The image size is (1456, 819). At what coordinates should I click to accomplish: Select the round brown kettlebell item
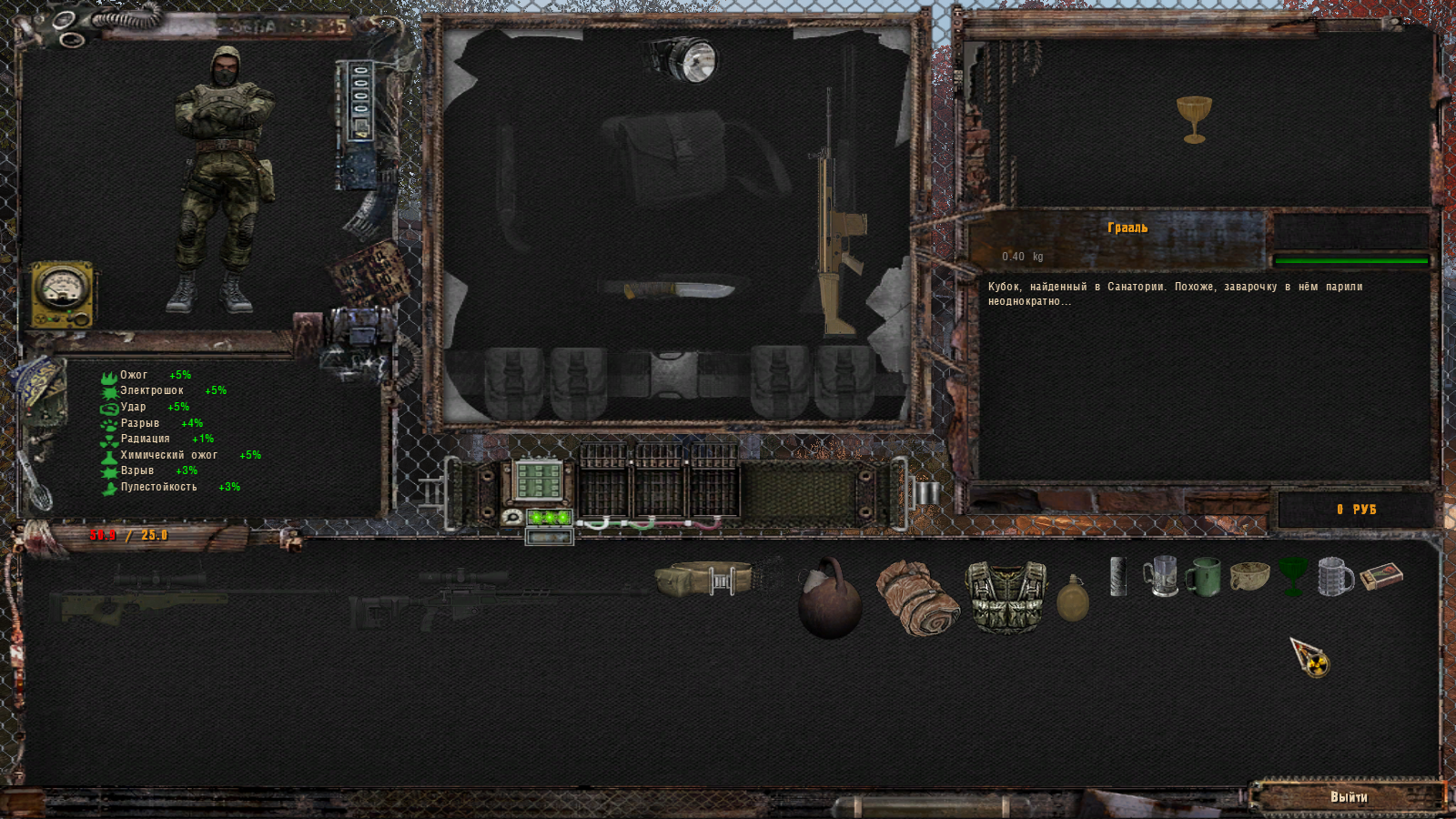coord(829,601)
